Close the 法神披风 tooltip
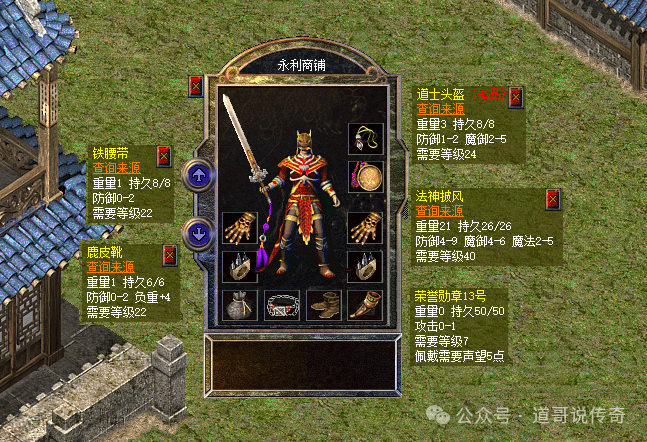Viewport: 647px width, 442px height. 551,198
